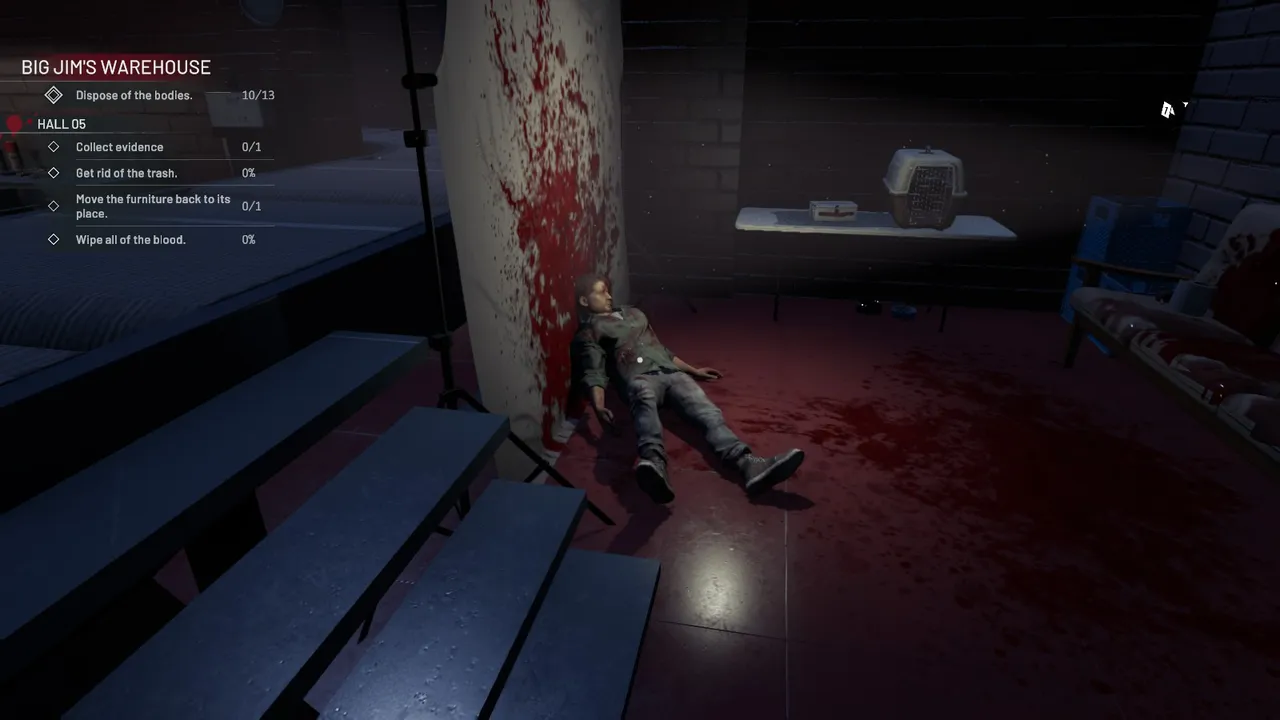Select the diamond icon next to 'Collect evidence'
Viewport: 1280px width, 720px height.
[x=54, y=146]
